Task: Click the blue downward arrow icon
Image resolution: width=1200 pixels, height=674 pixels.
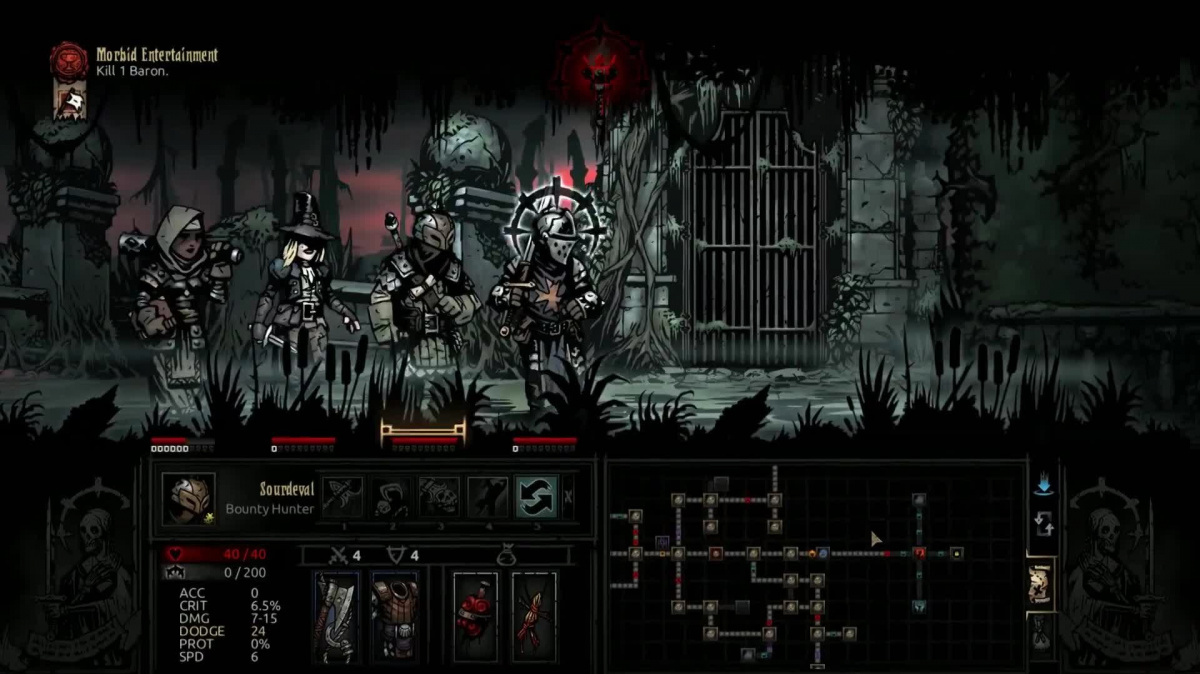Action: [1044, 485]
